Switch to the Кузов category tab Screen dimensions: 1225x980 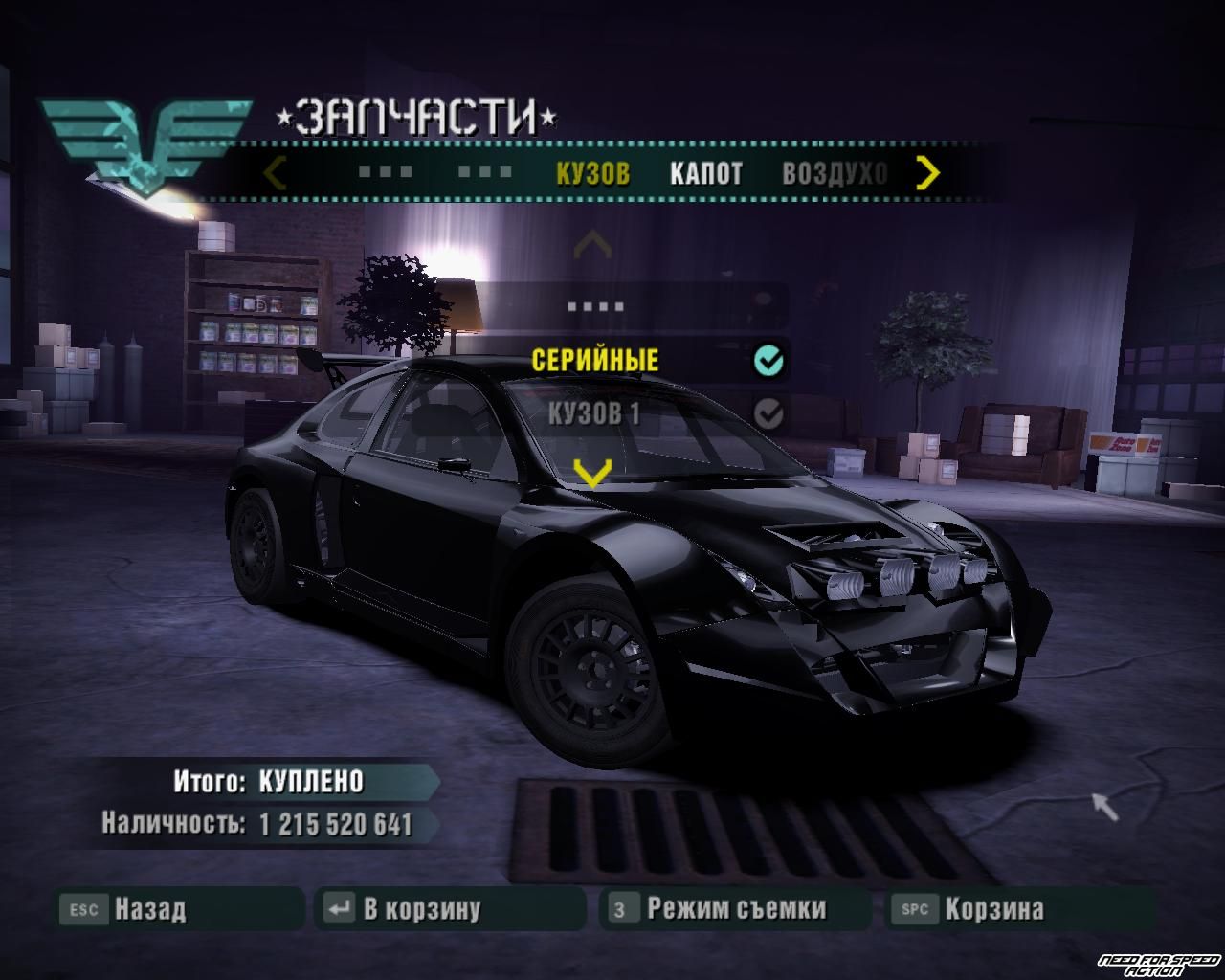tap(592, 173)
